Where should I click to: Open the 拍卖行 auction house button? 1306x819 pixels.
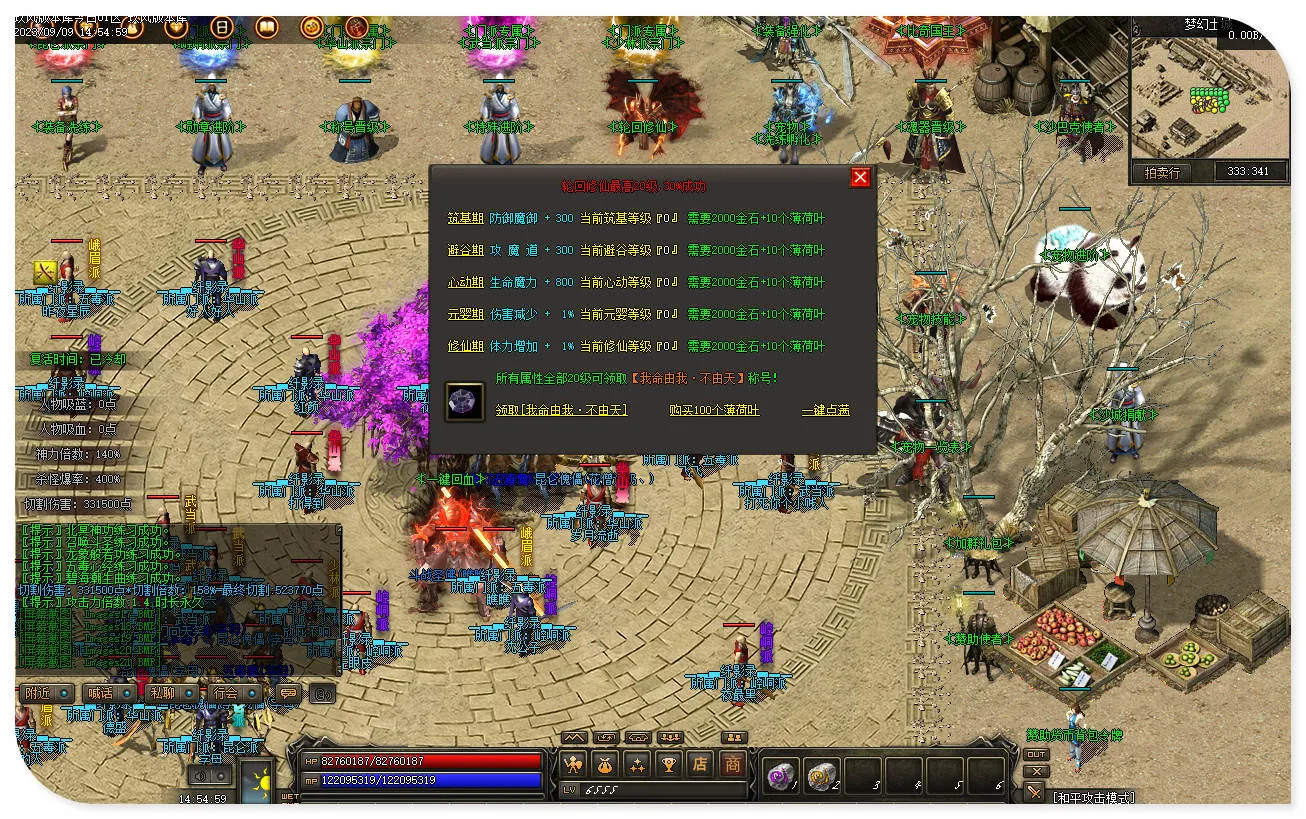[1162, 172]
